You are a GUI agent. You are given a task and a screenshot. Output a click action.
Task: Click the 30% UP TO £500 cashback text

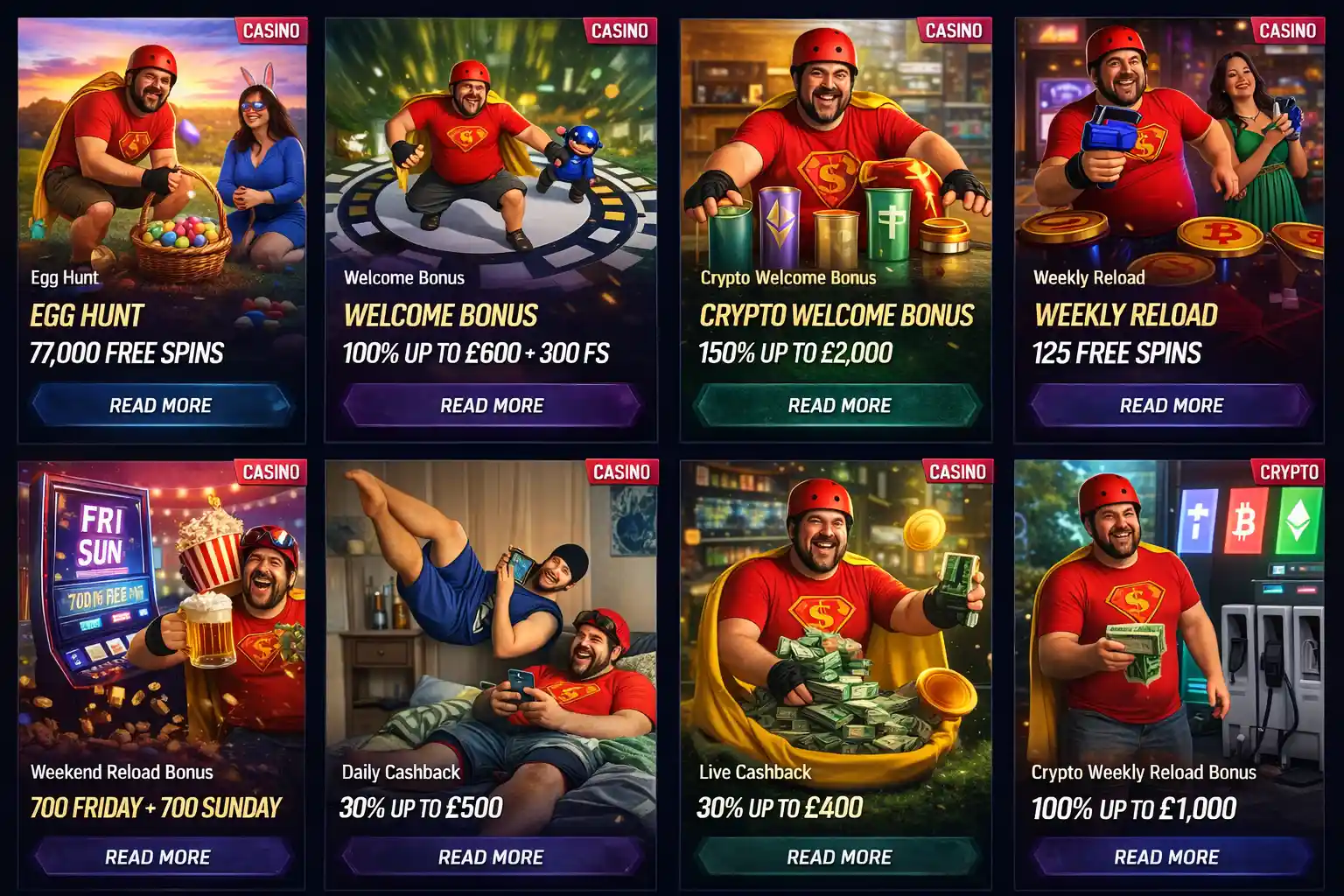420,807
